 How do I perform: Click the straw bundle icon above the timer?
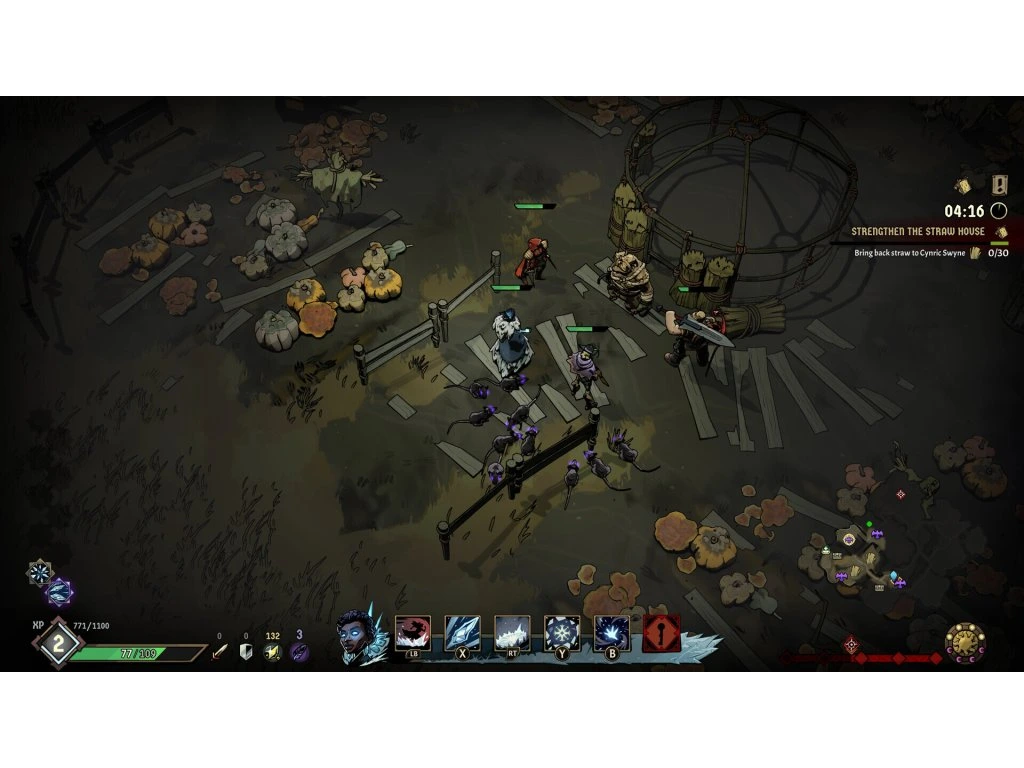[963, 185]
